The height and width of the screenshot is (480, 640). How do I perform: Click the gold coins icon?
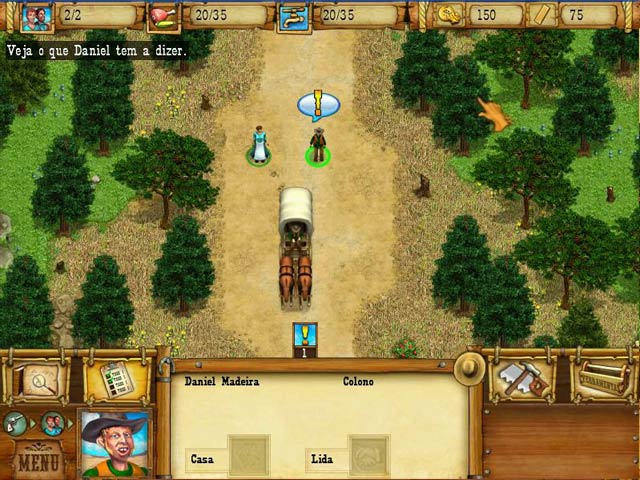(448, 15)
